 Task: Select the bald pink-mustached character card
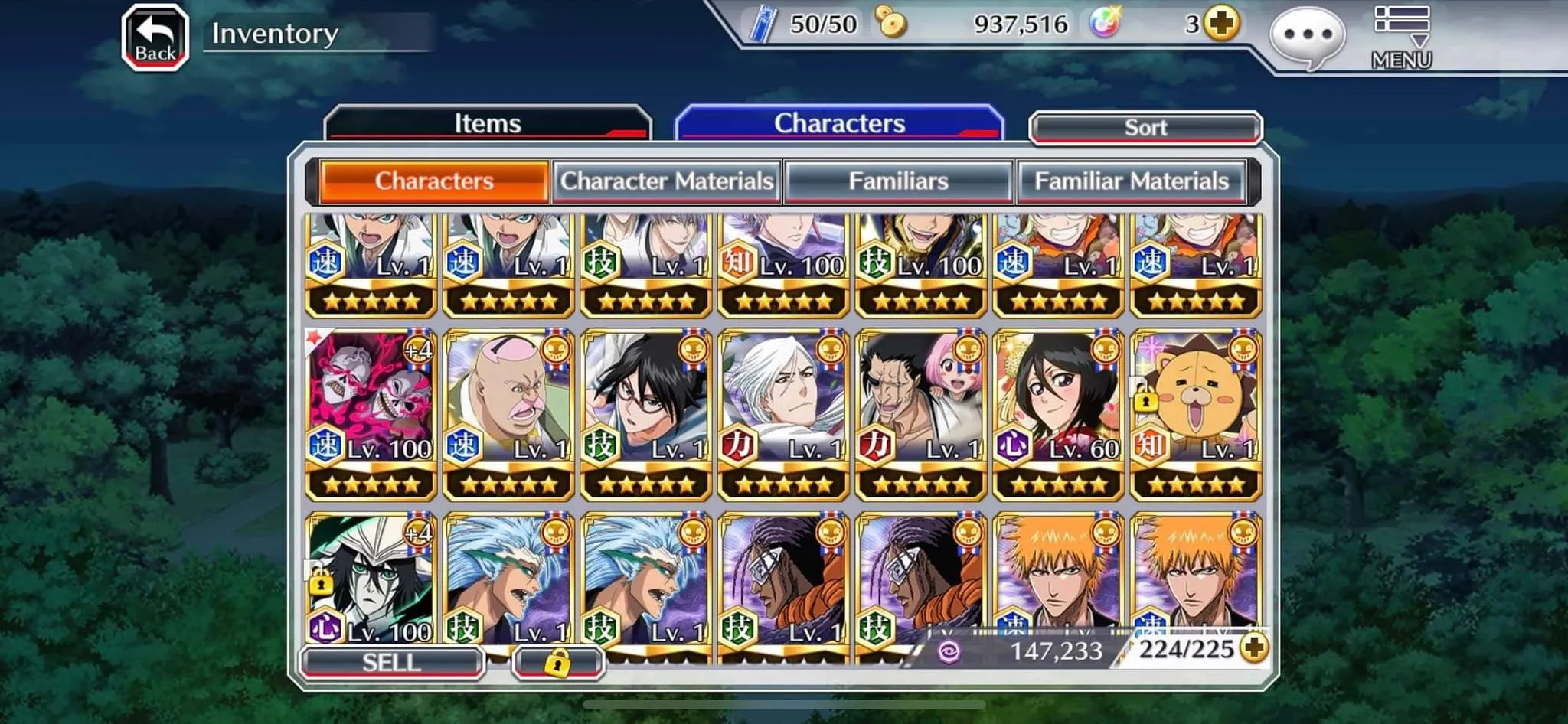tap(508, 413)
